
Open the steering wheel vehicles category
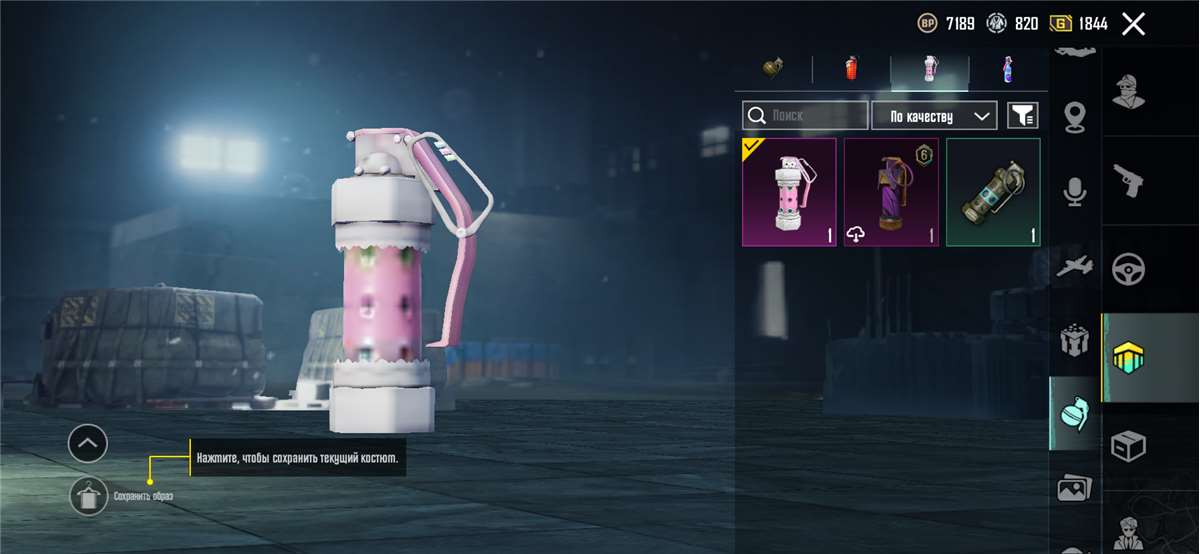[x=1130, y=268]
